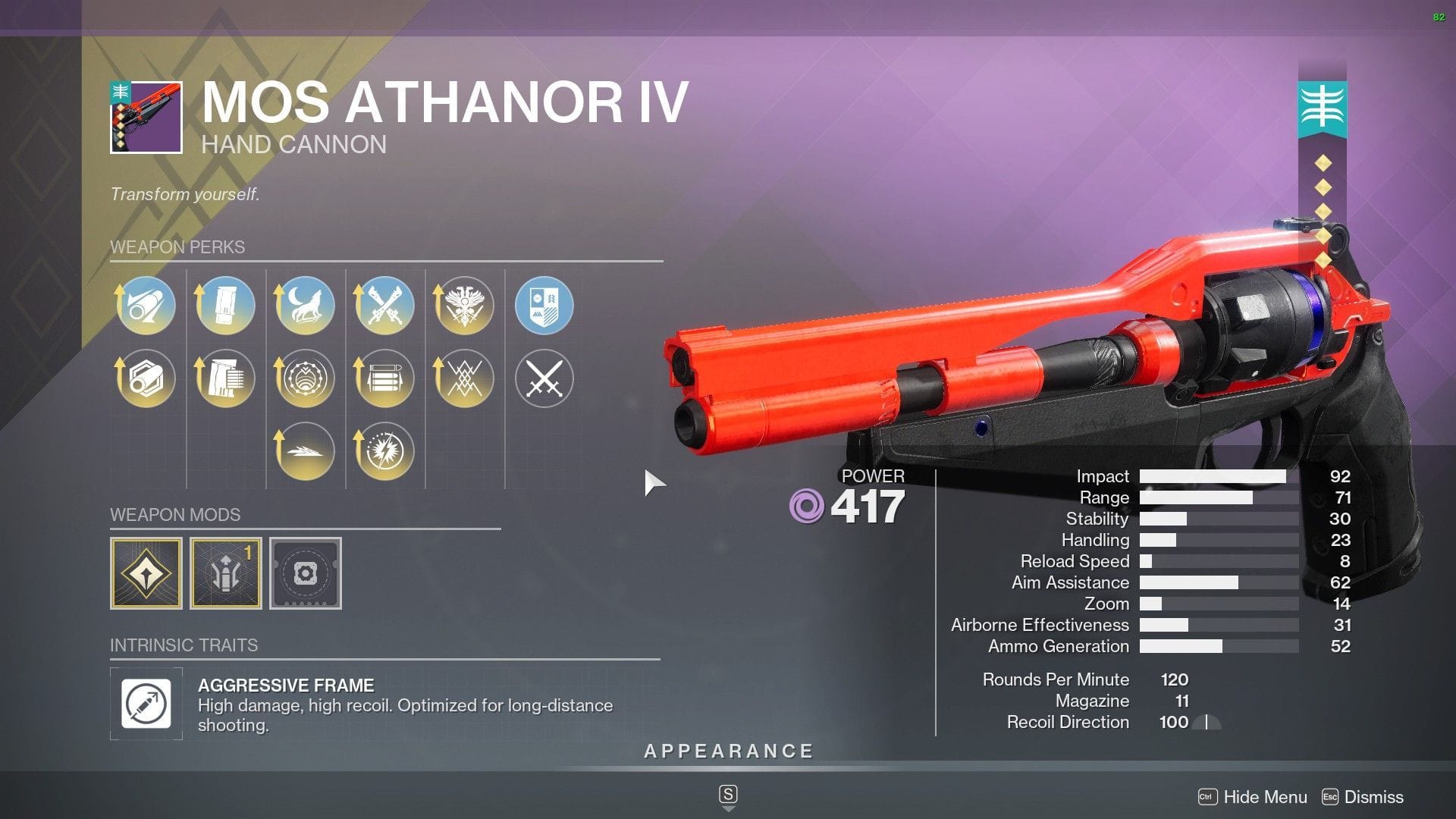
Task: Select the crossed swords kill tracker perk
Action: [545, 378]
